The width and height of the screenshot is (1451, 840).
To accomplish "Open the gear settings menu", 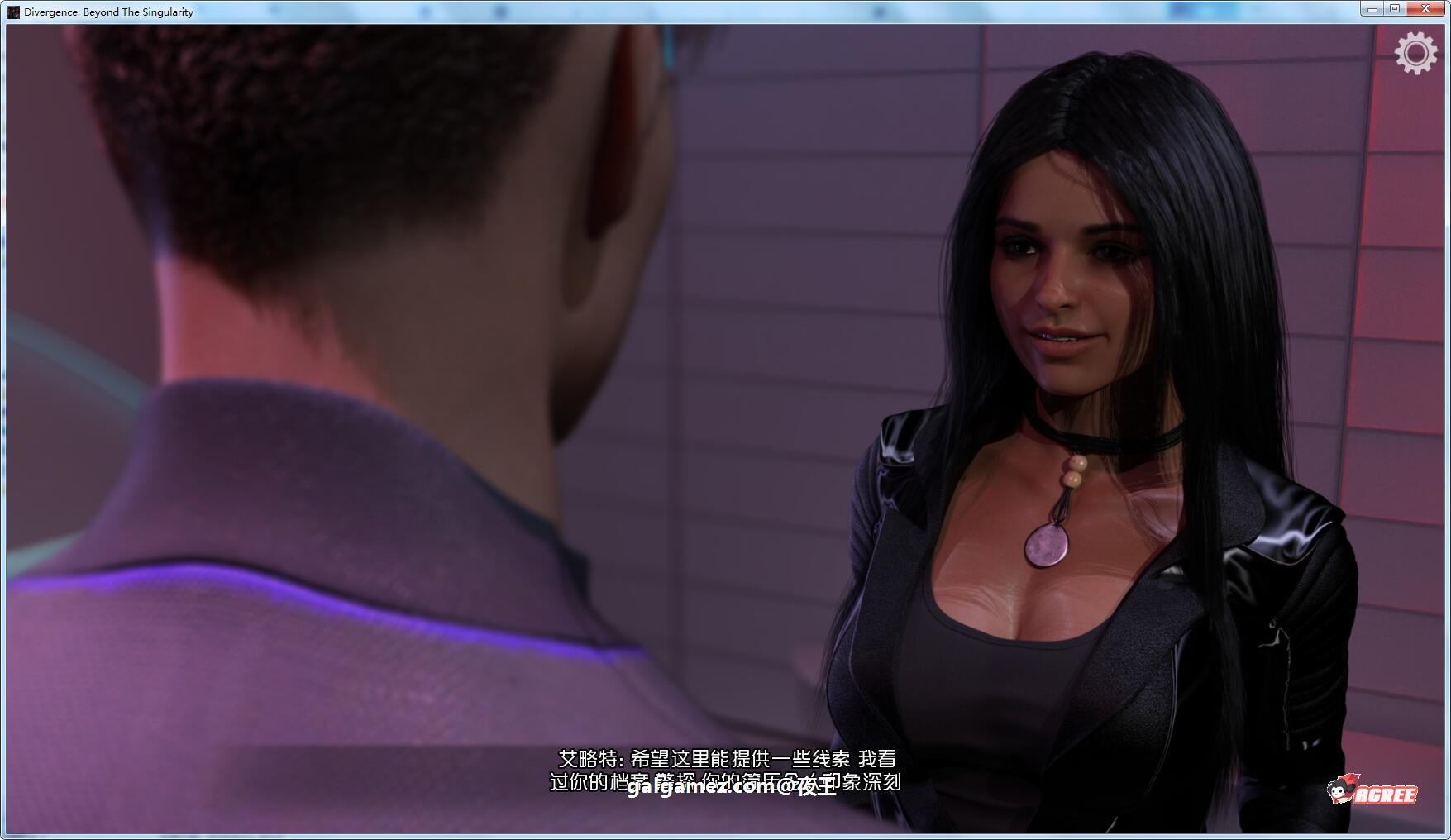I will pos(1415,54).
